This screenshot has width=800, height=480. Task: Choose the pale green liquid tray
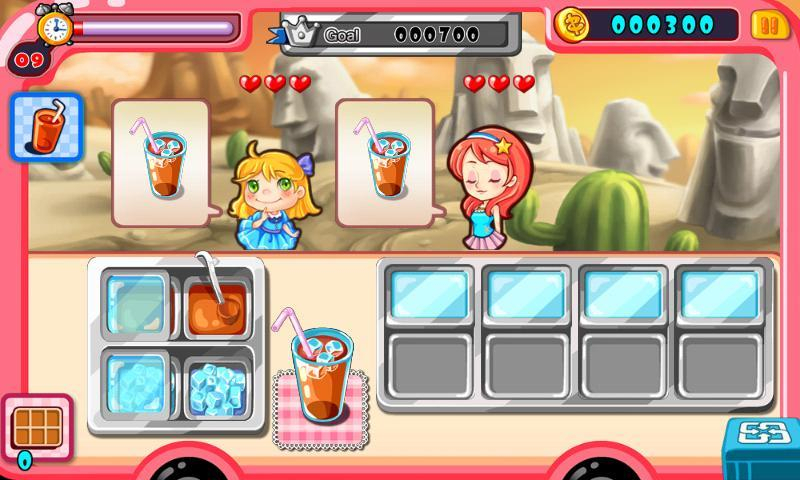(x=137, y=304)
